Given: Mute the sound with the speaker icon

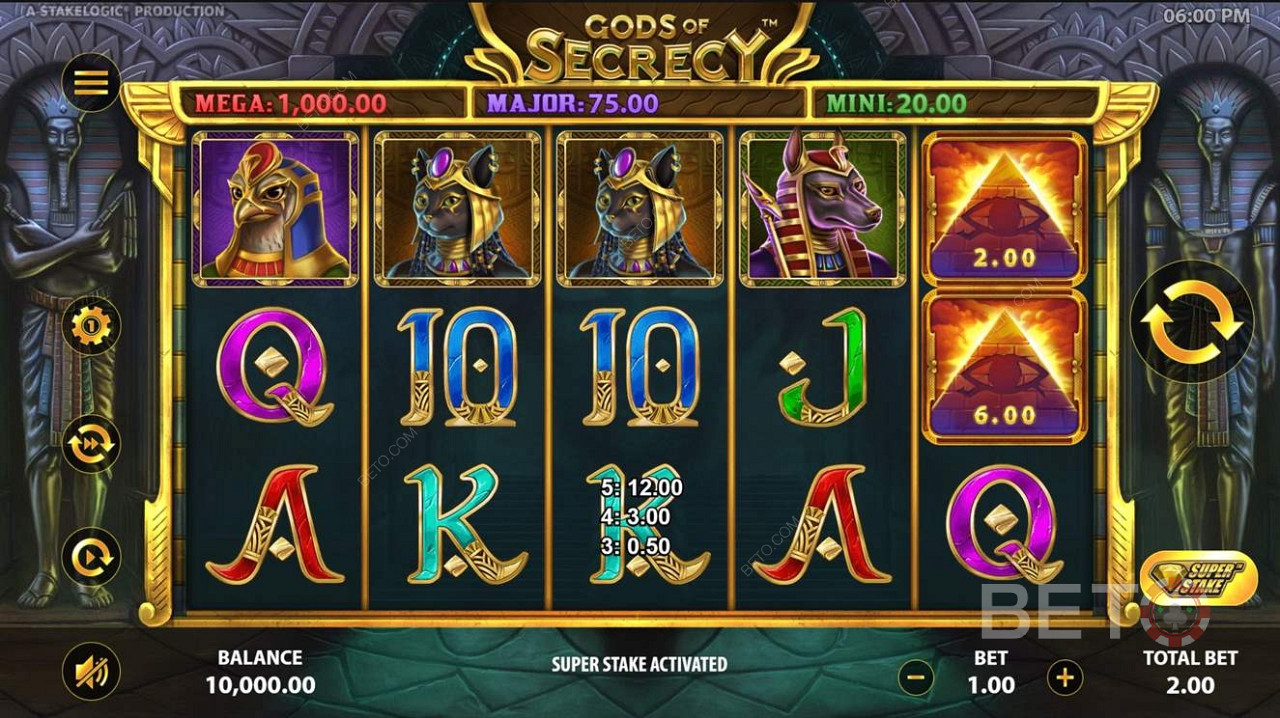Looking at the screenshot, I should click(91, 671).
